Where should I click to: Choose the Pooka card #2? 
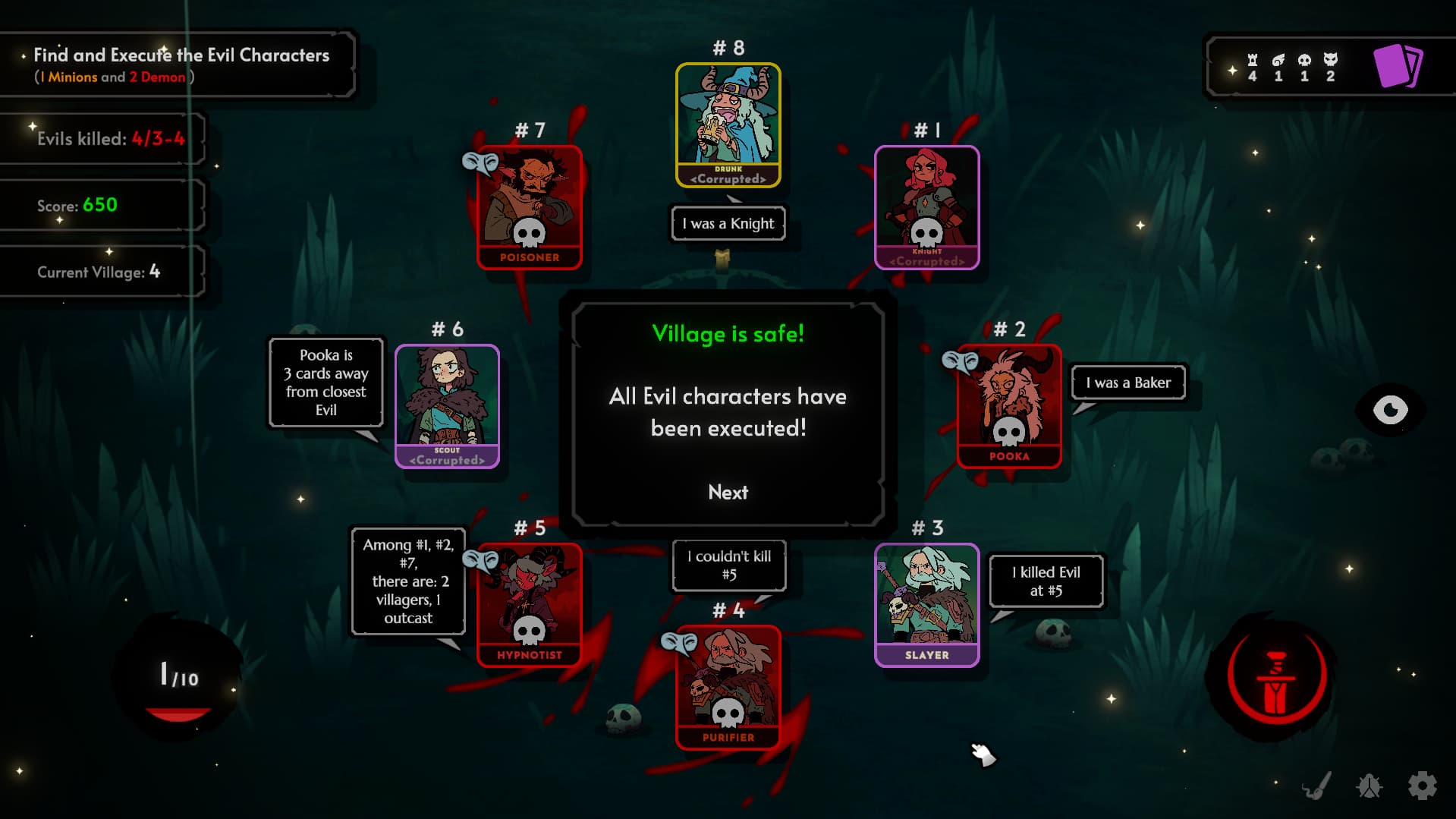pos(1008,406)
